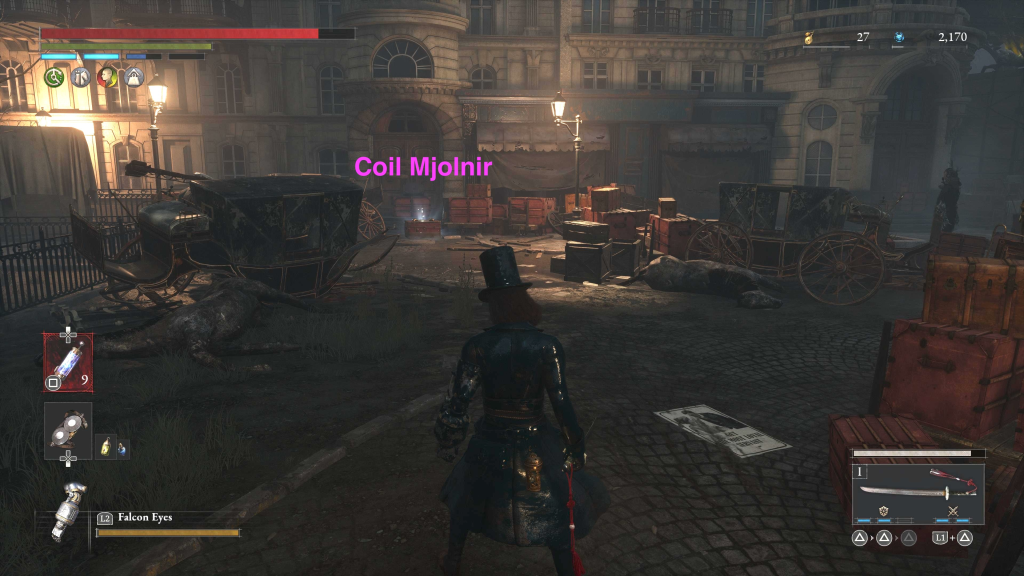Click the grey armor buff status icon
This screenshot has width=1024, height=576.
click(x=80, y=76)
